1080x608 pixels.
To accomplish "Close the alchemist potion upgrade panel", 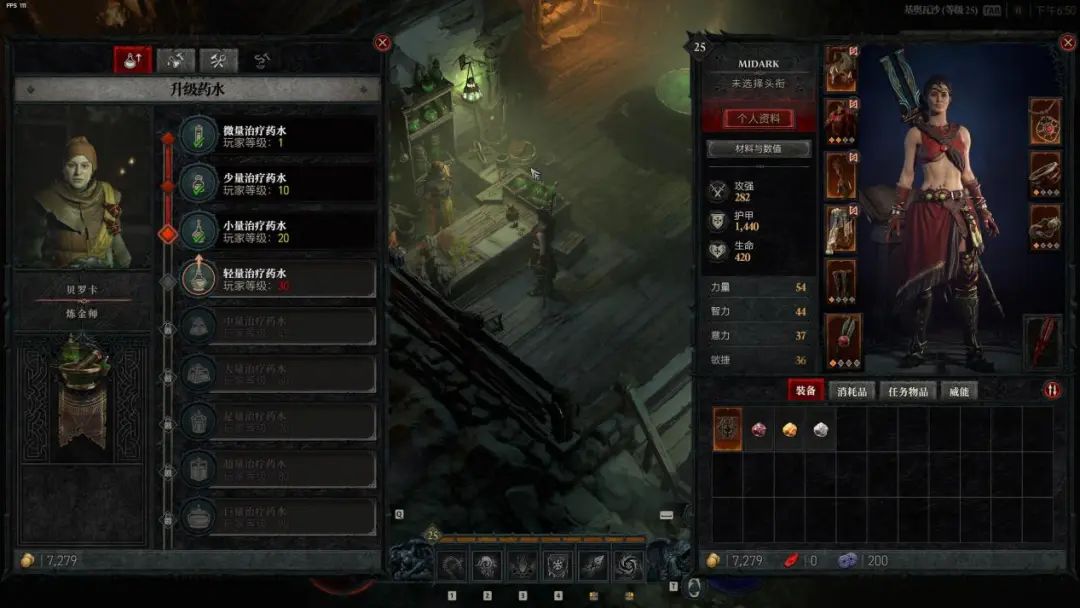I will pyautogui.click(x=382, y=43).
